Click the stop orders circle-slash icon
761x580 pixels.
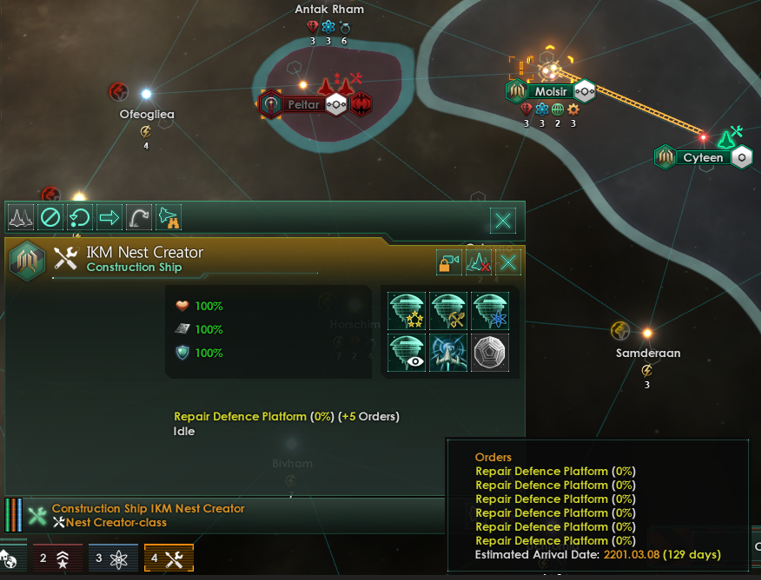(x=50, y=217)
